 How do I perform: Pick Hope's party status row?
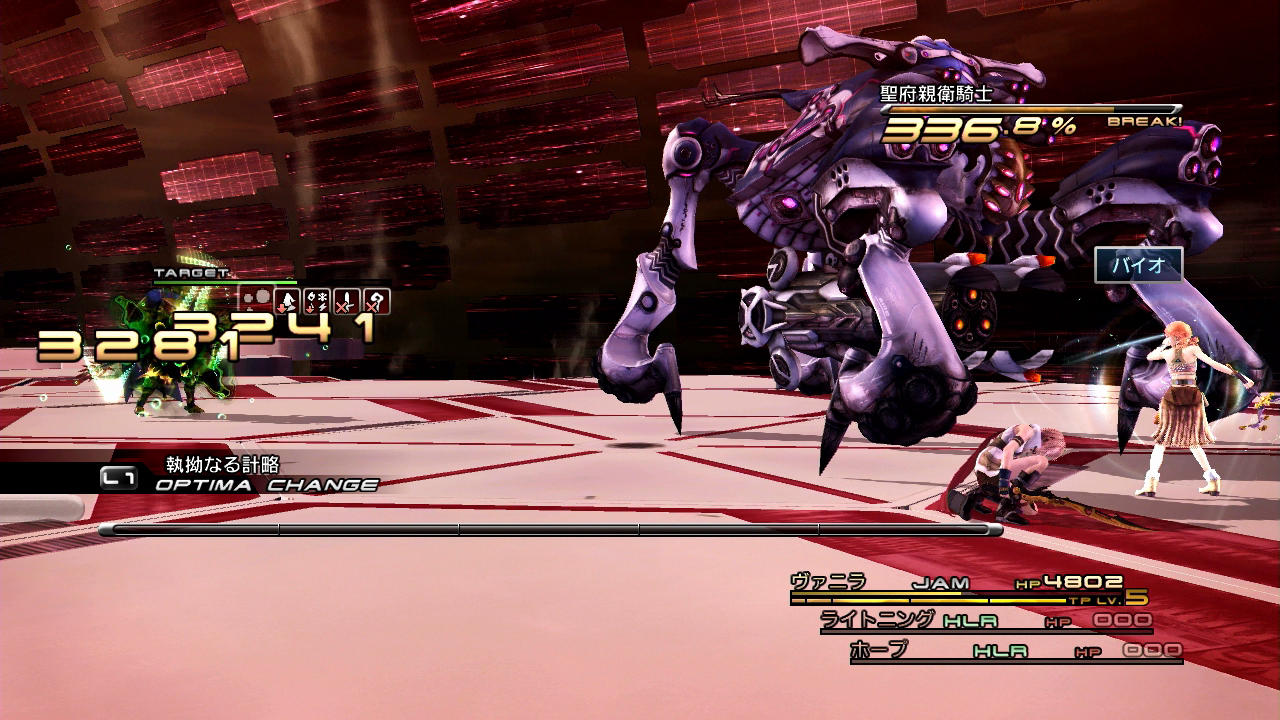click(1015, 651)
